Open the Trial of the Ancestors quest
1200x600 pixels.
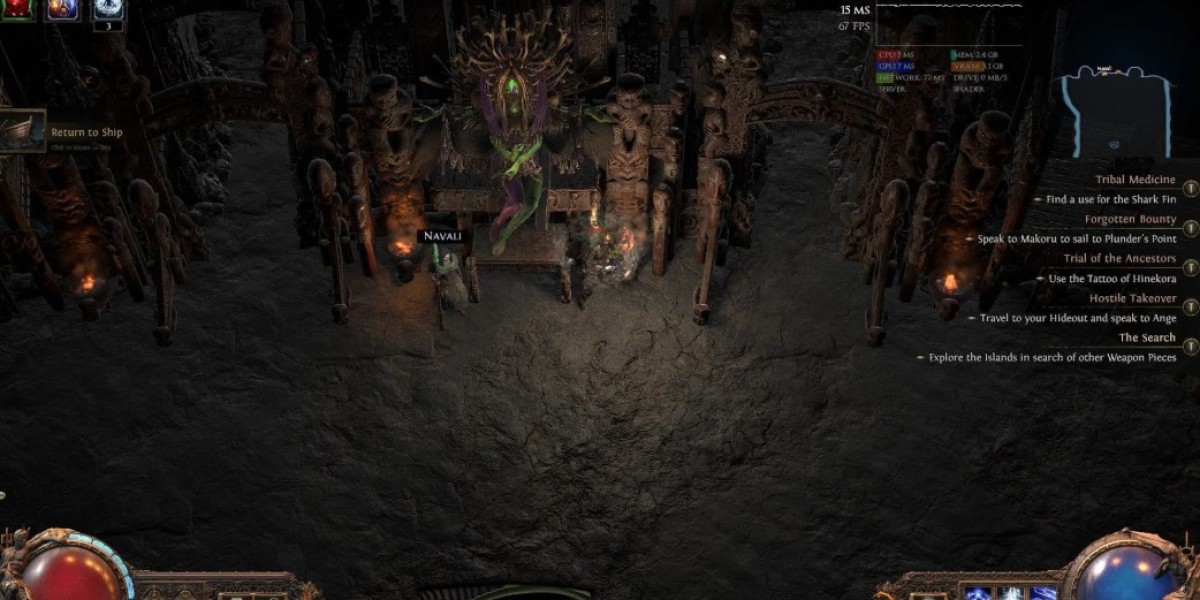1120,258
